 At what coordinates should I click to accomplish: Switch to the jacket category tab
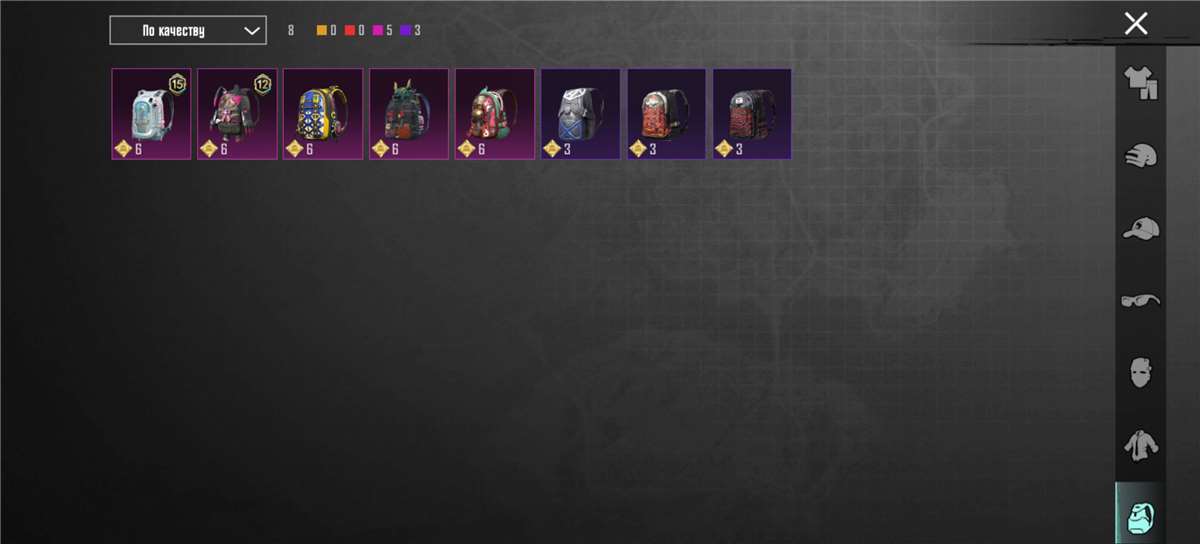point(1140,445)
